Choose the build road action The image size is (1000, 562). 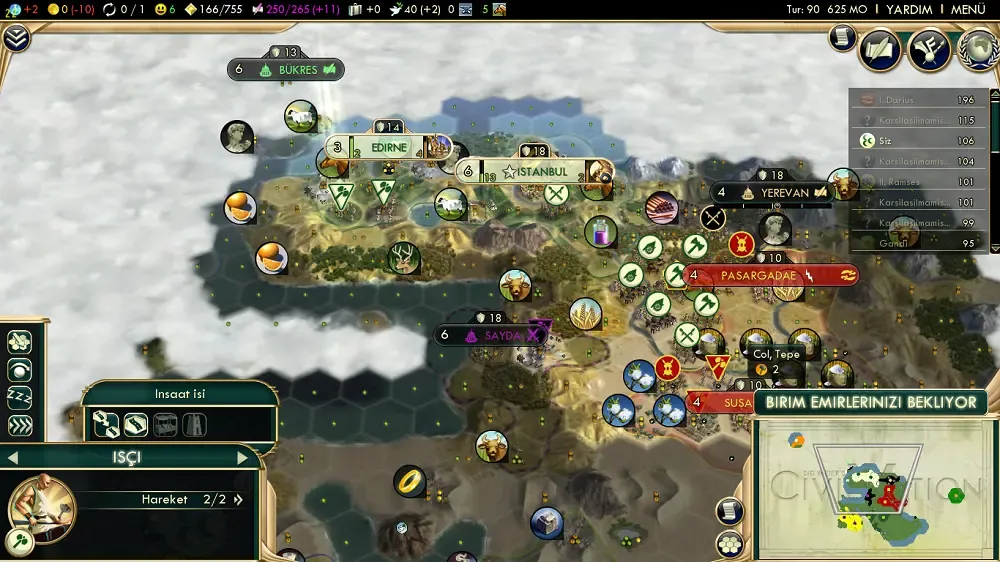coord(136,424)
